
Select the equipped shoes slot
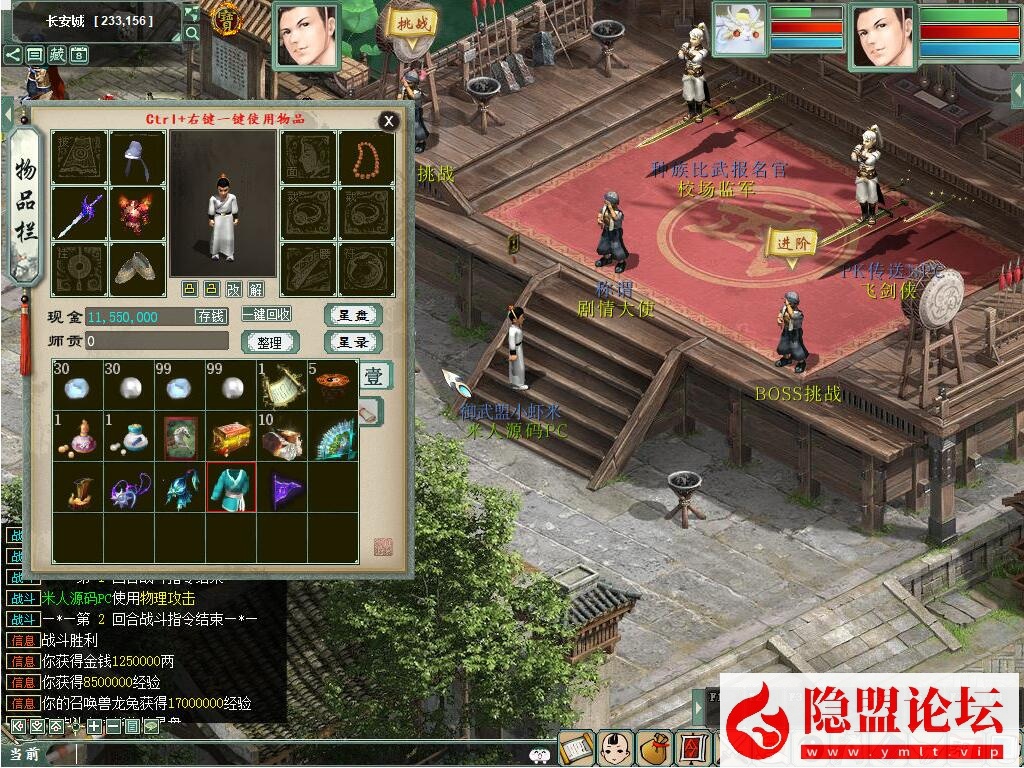pyautogui.click(x=138, y=269)
